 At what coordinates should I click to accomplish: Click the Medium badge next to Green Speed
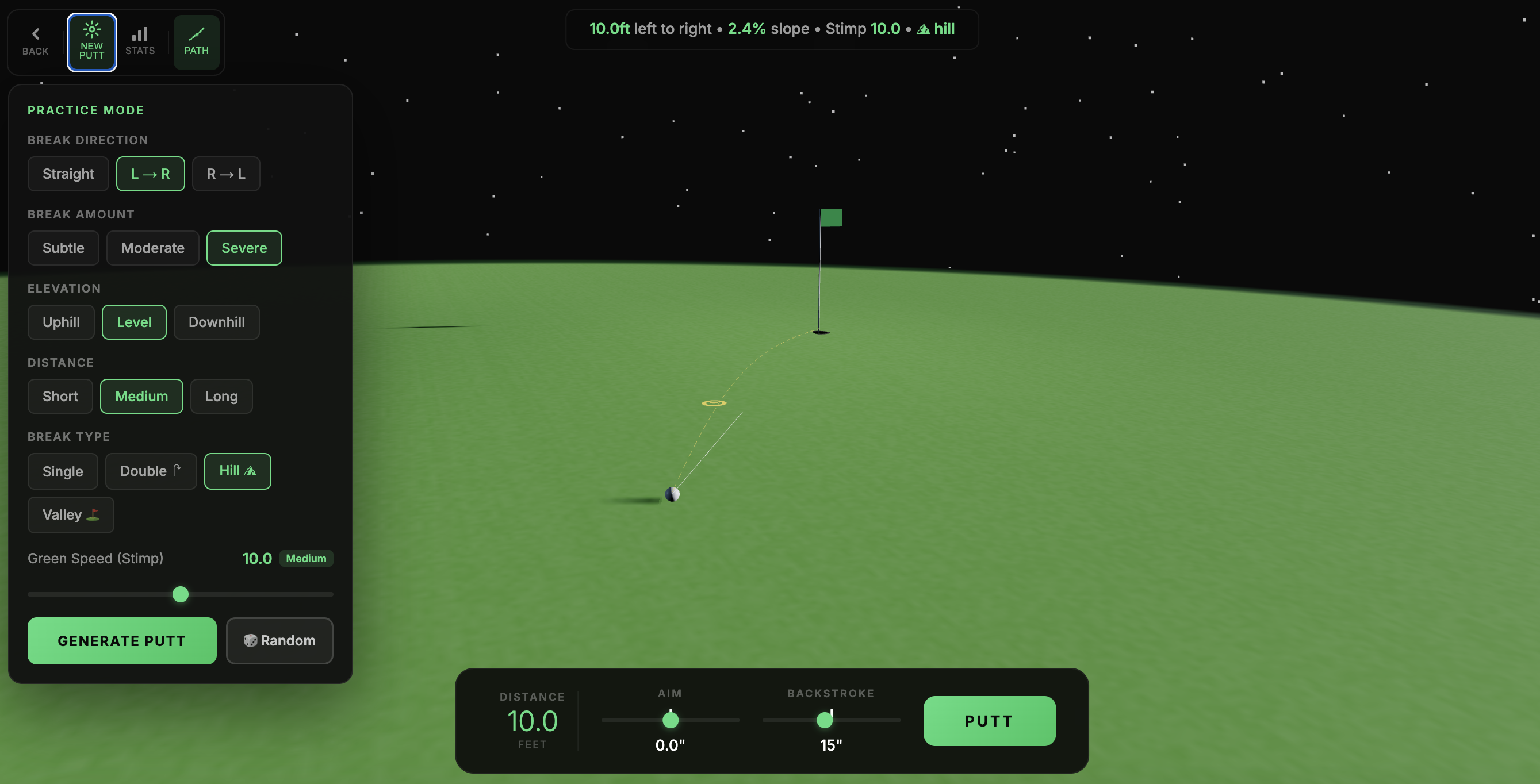pyautogui.click(x=305, y=558)
